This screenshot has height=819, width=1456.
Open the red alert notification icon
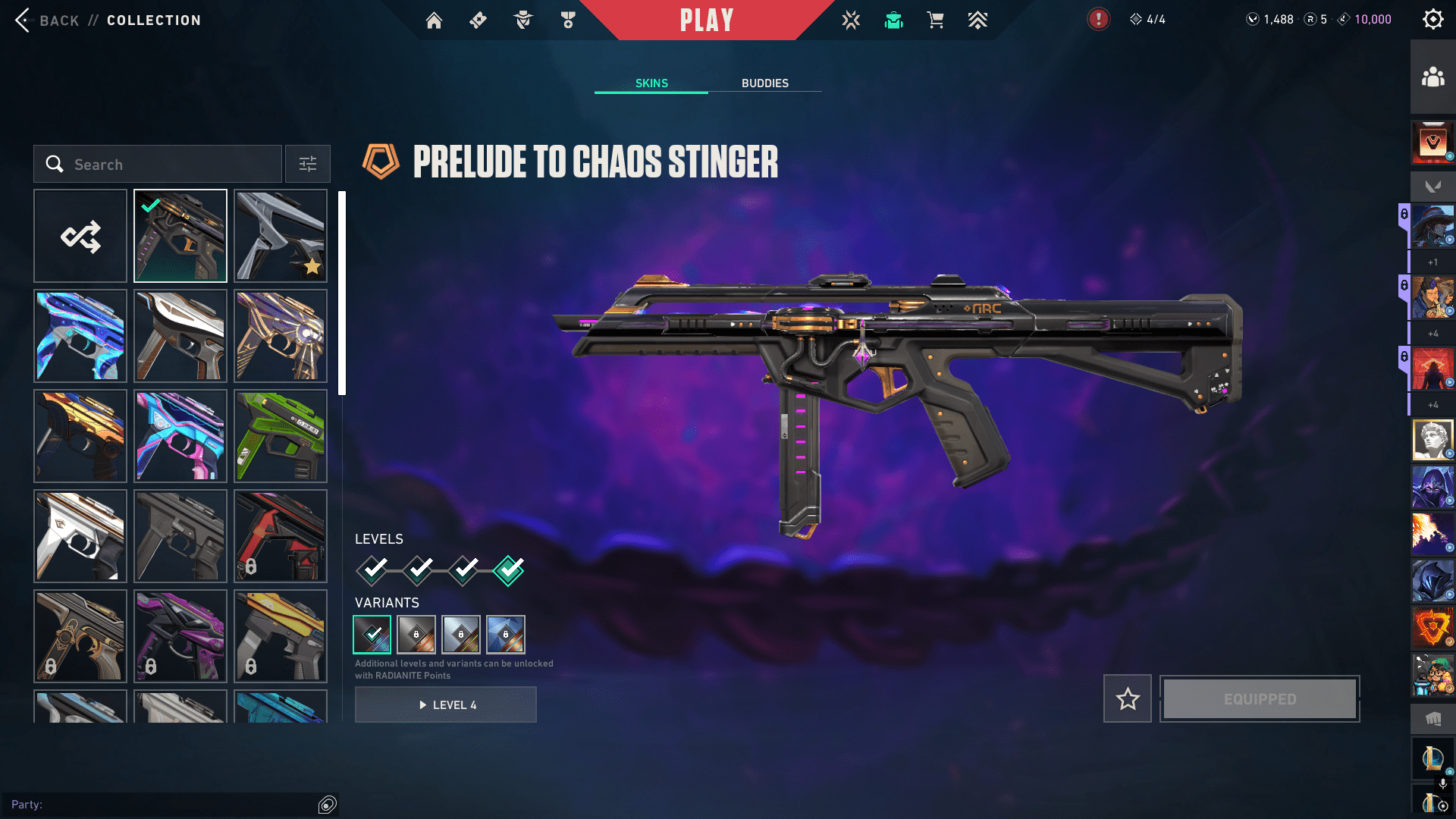click(1098, 20)
